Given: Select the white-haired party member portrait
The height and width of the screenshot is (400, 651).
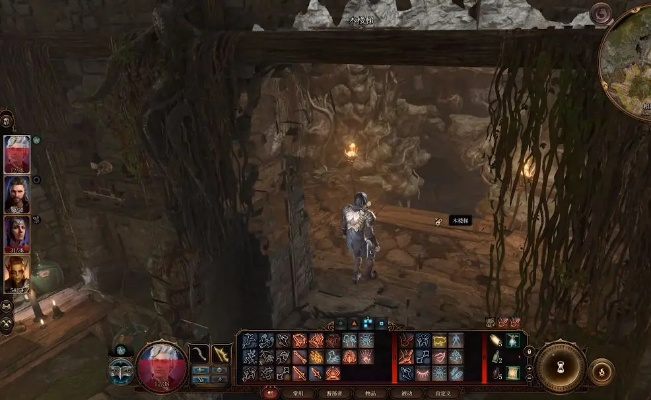Looking at the screenshot, I should pos(17,155).
